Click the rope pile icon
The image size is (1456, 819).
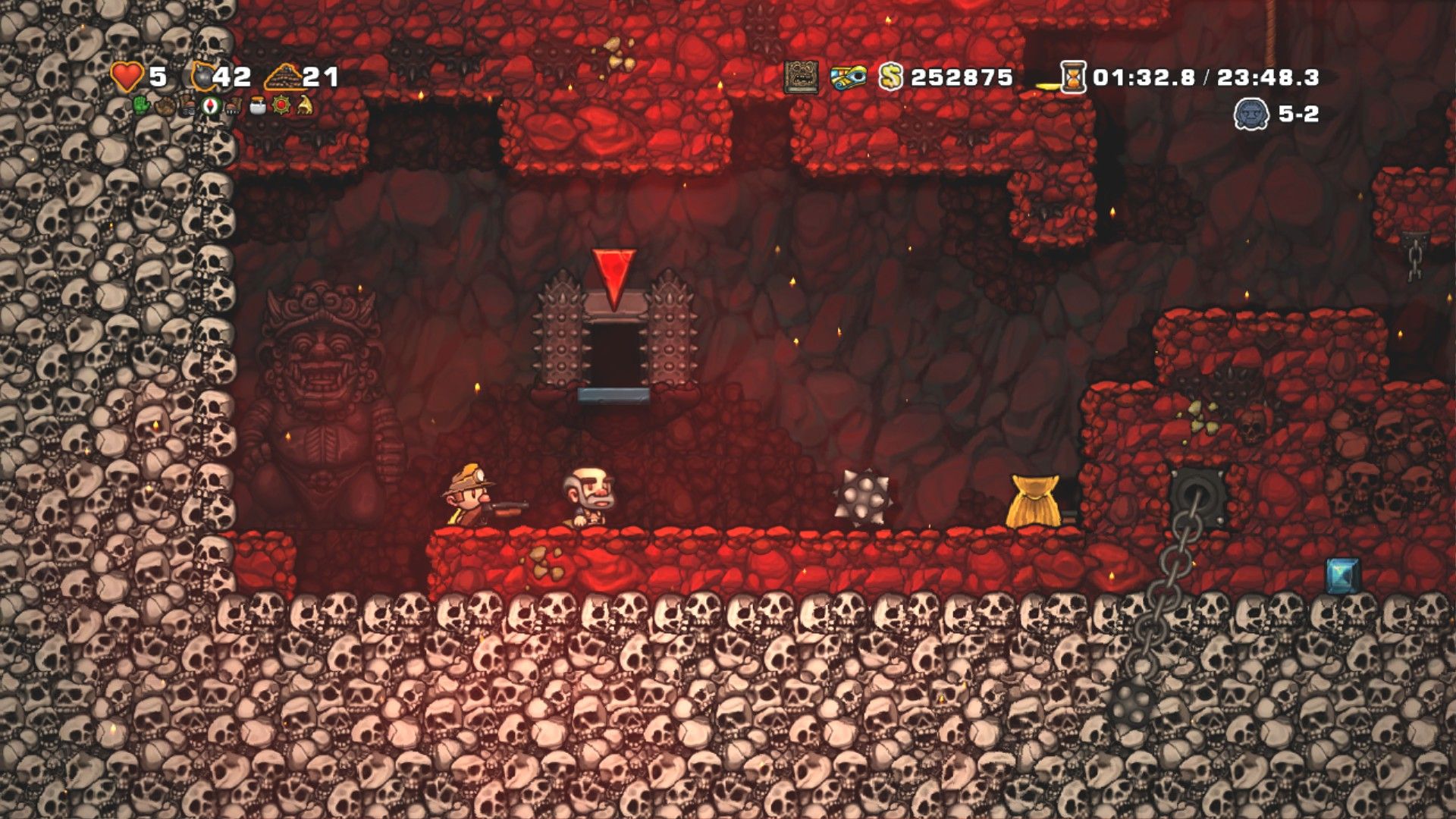(283, 77)
